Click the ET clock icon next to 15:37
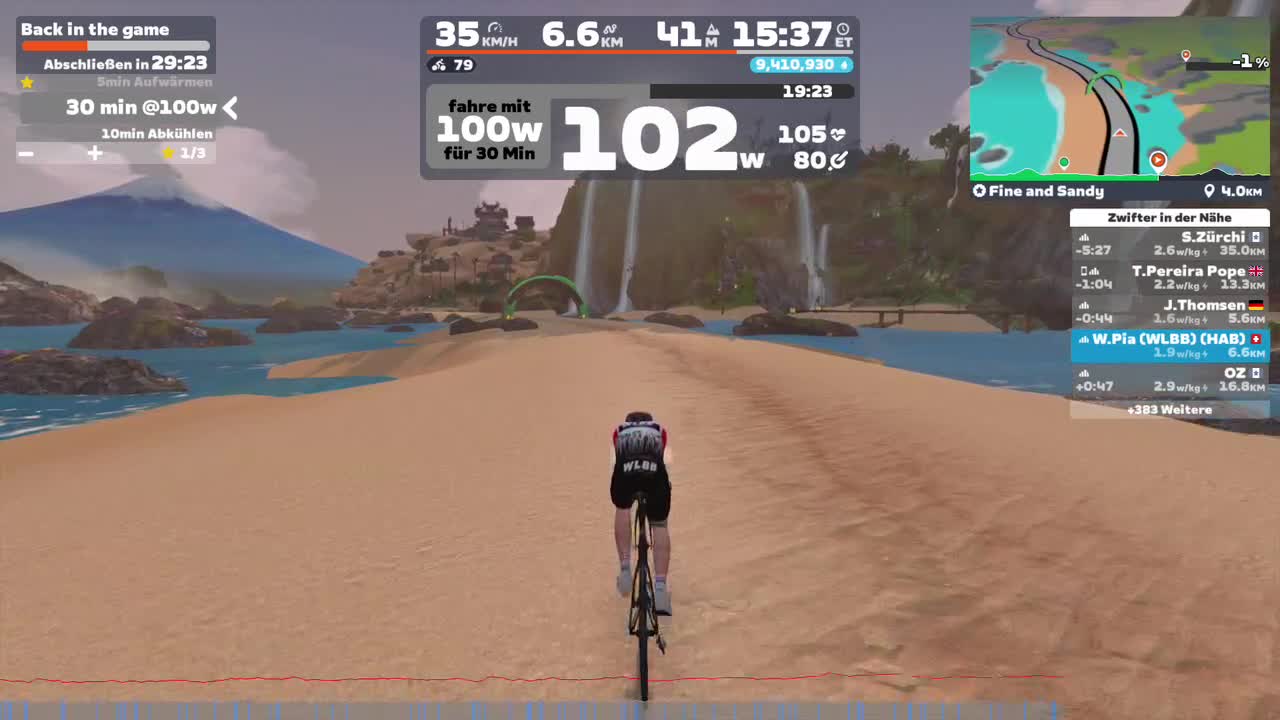Viewport: 1280px width, 720px height. tap(841, 27)
